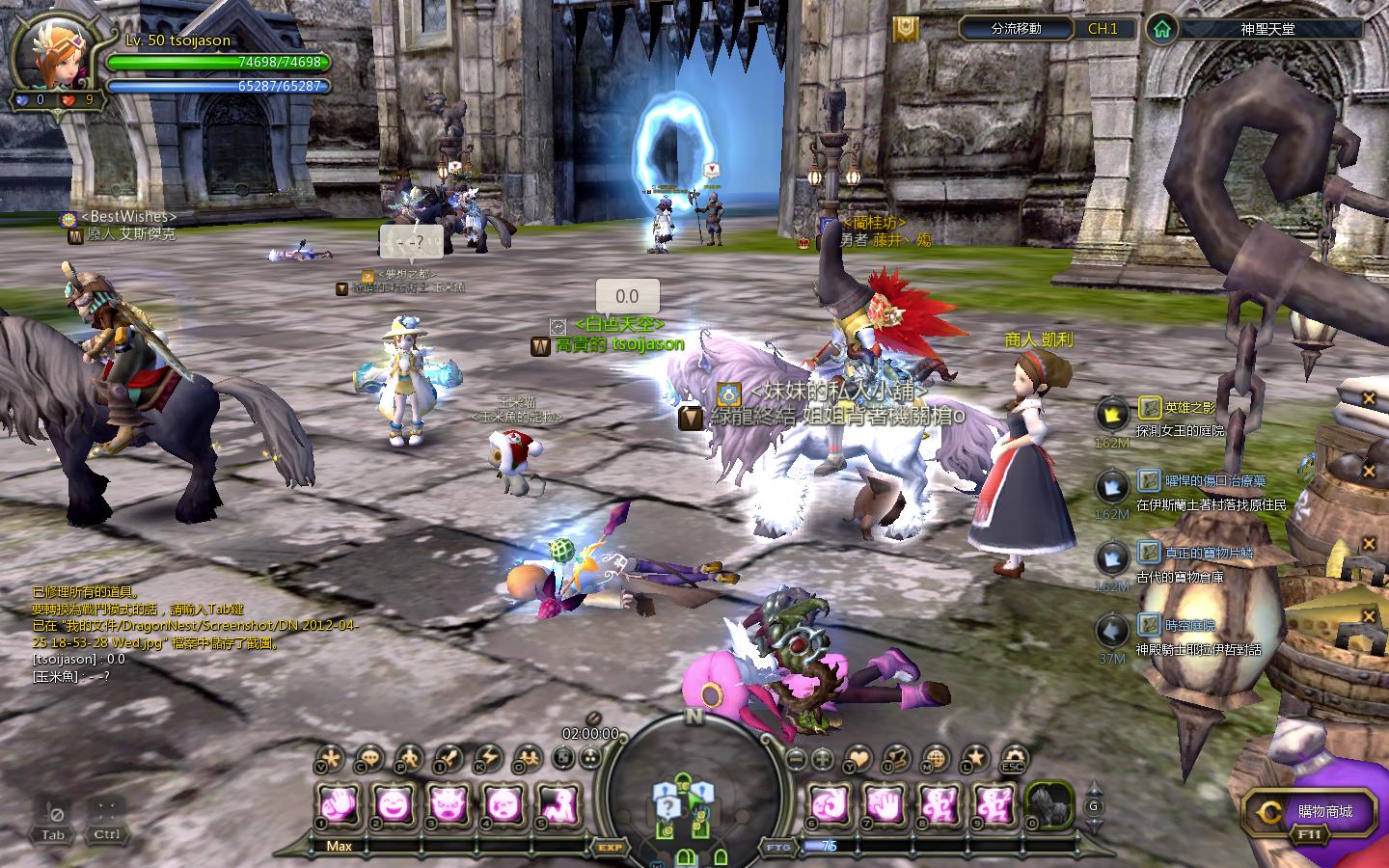Use the angry face emote in slot 3
Screen dimensions: 1389x868
coord(449,802)
